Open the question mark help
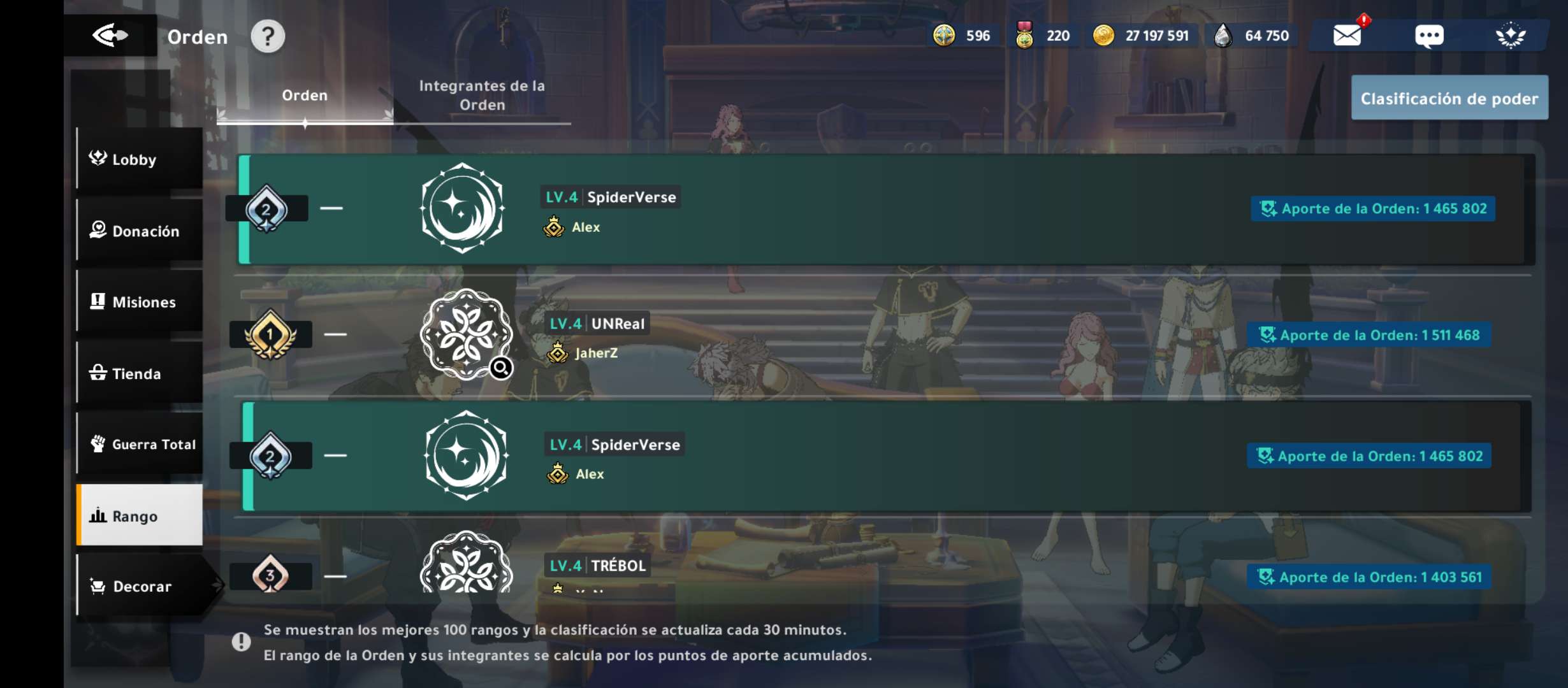1568x688 pixels. 268,36
